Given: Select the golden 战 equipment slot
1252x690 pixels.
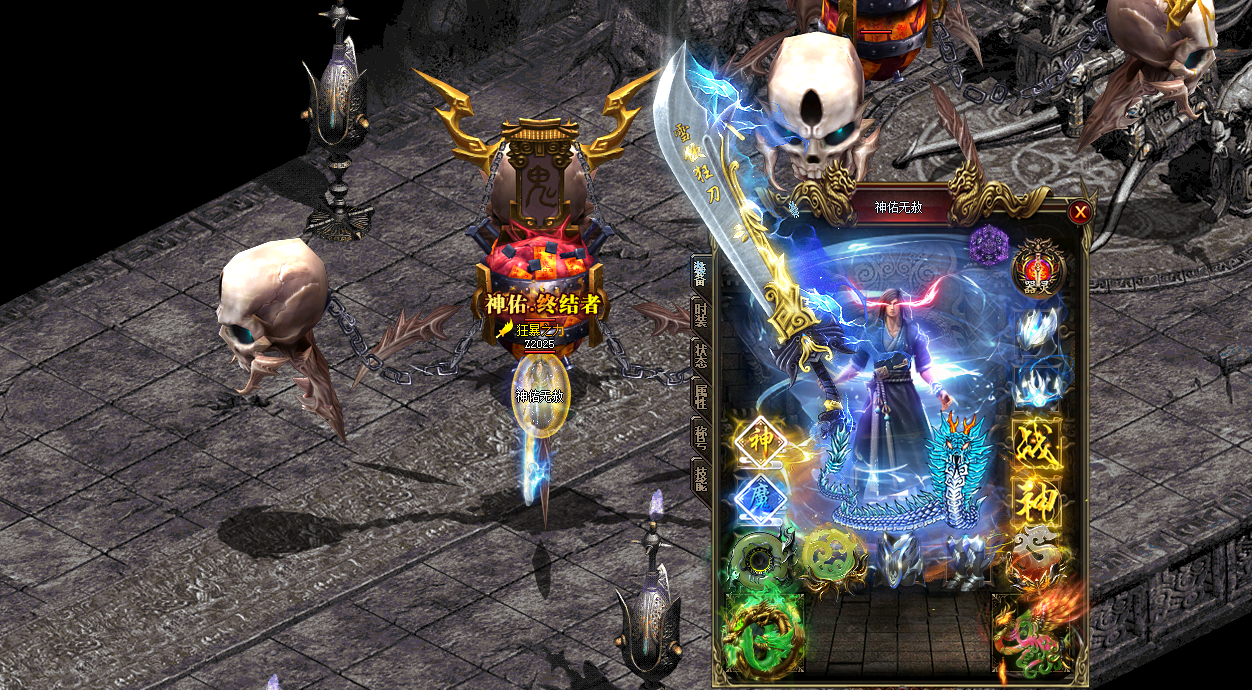Looking at the screenshot, I should (x=1038, y=444).
